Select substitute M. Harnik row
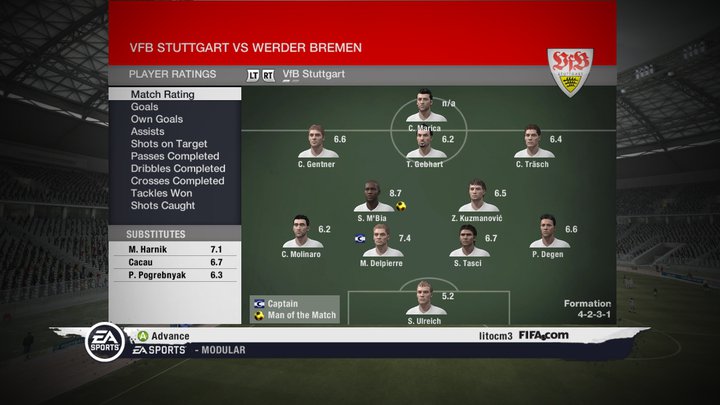720x405 pixels. pos(175,248)
